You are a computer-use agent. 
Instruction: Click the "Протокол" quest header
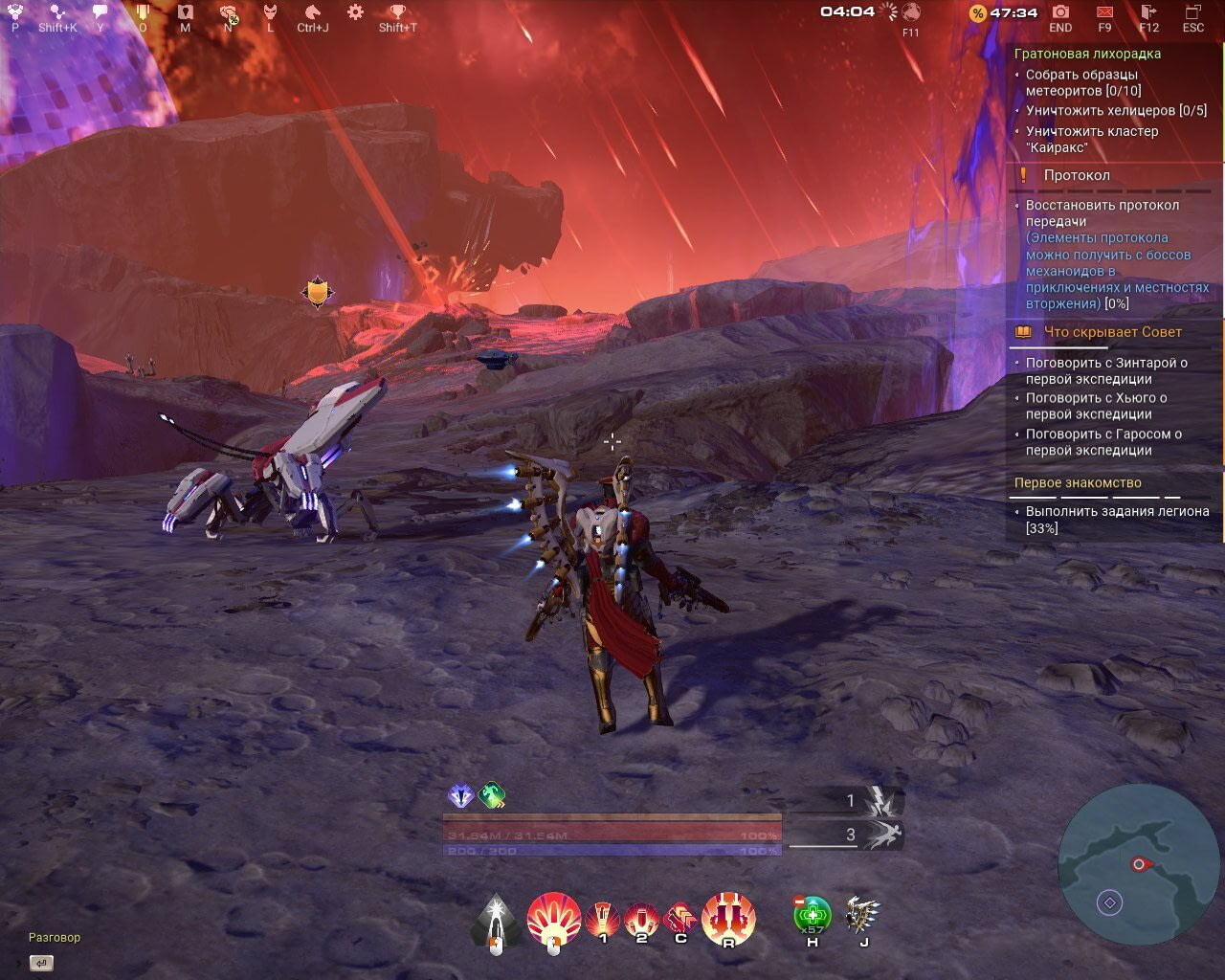tap(1077, 175)
